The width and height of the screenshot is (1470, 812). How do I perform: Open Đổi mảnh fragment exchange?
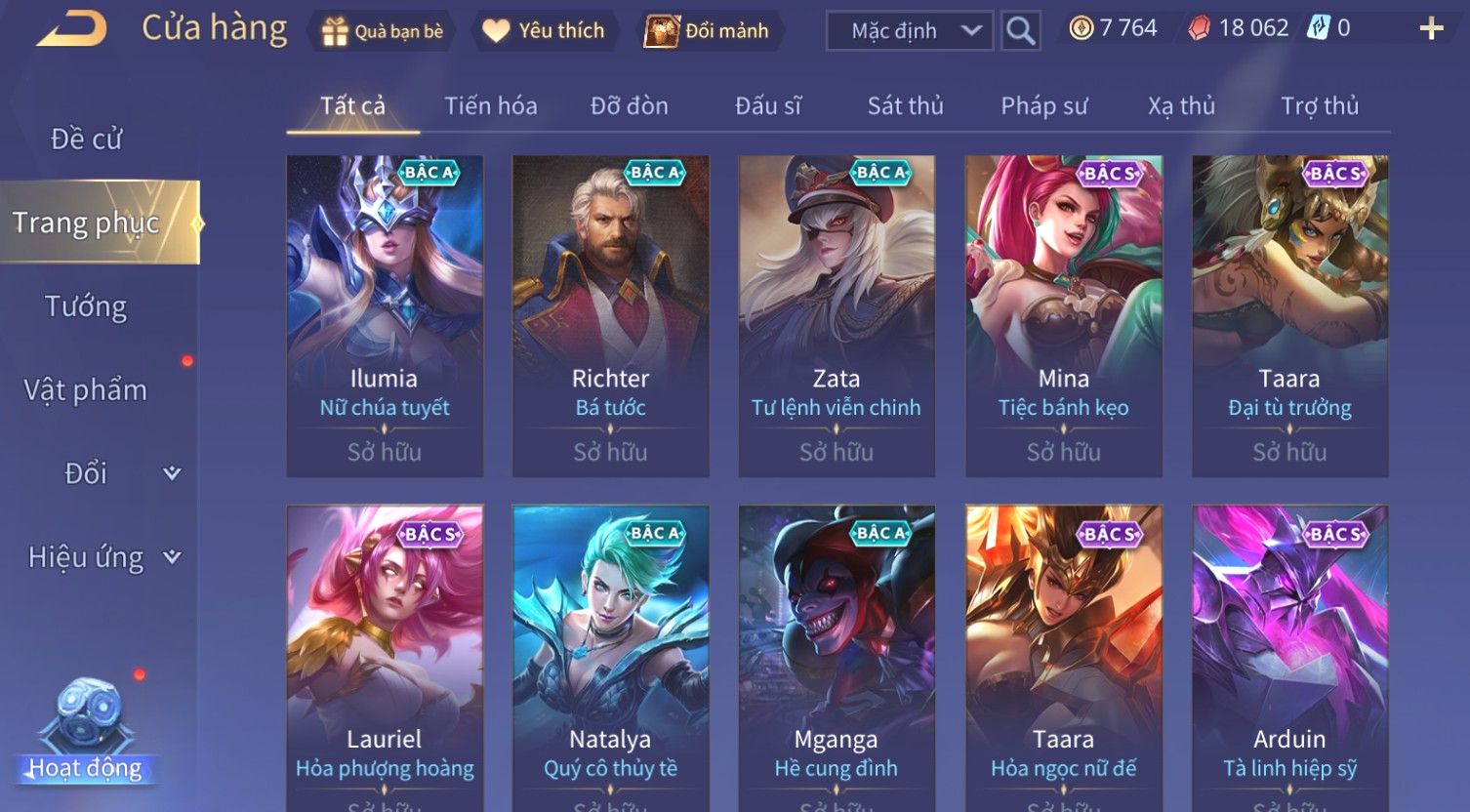708,31
